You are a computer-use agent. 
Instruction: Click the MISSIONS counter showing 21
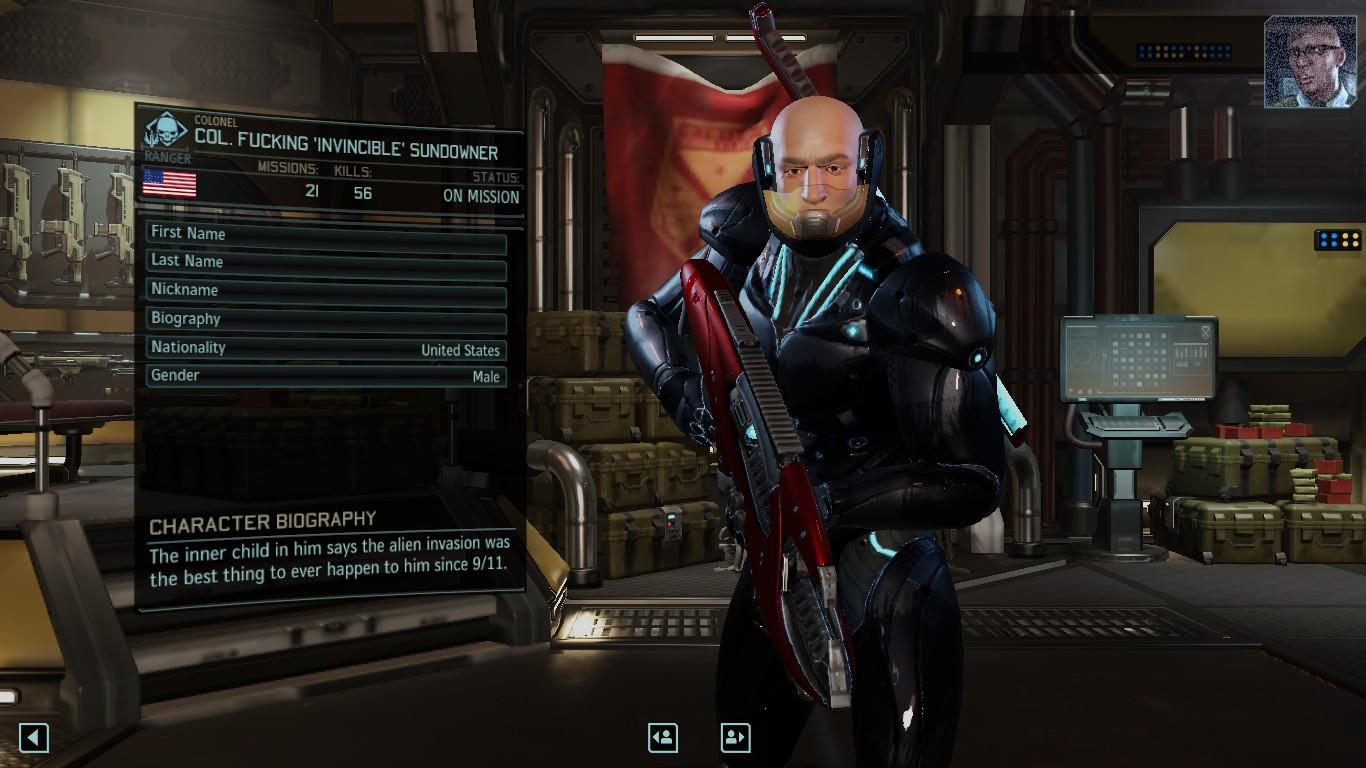pyautogui.click(x=311, y=194)
